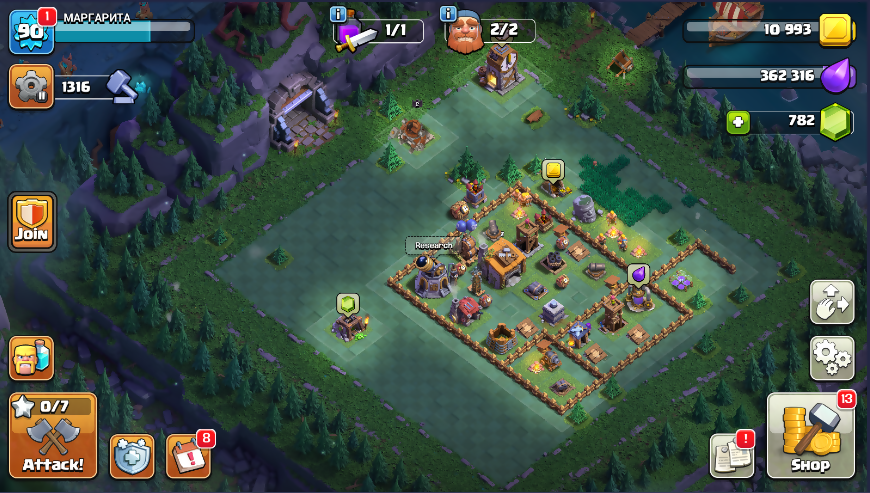Show info for the 1/1 sword counter
This screenshot has height=493, width=870.
click(338, 14)
